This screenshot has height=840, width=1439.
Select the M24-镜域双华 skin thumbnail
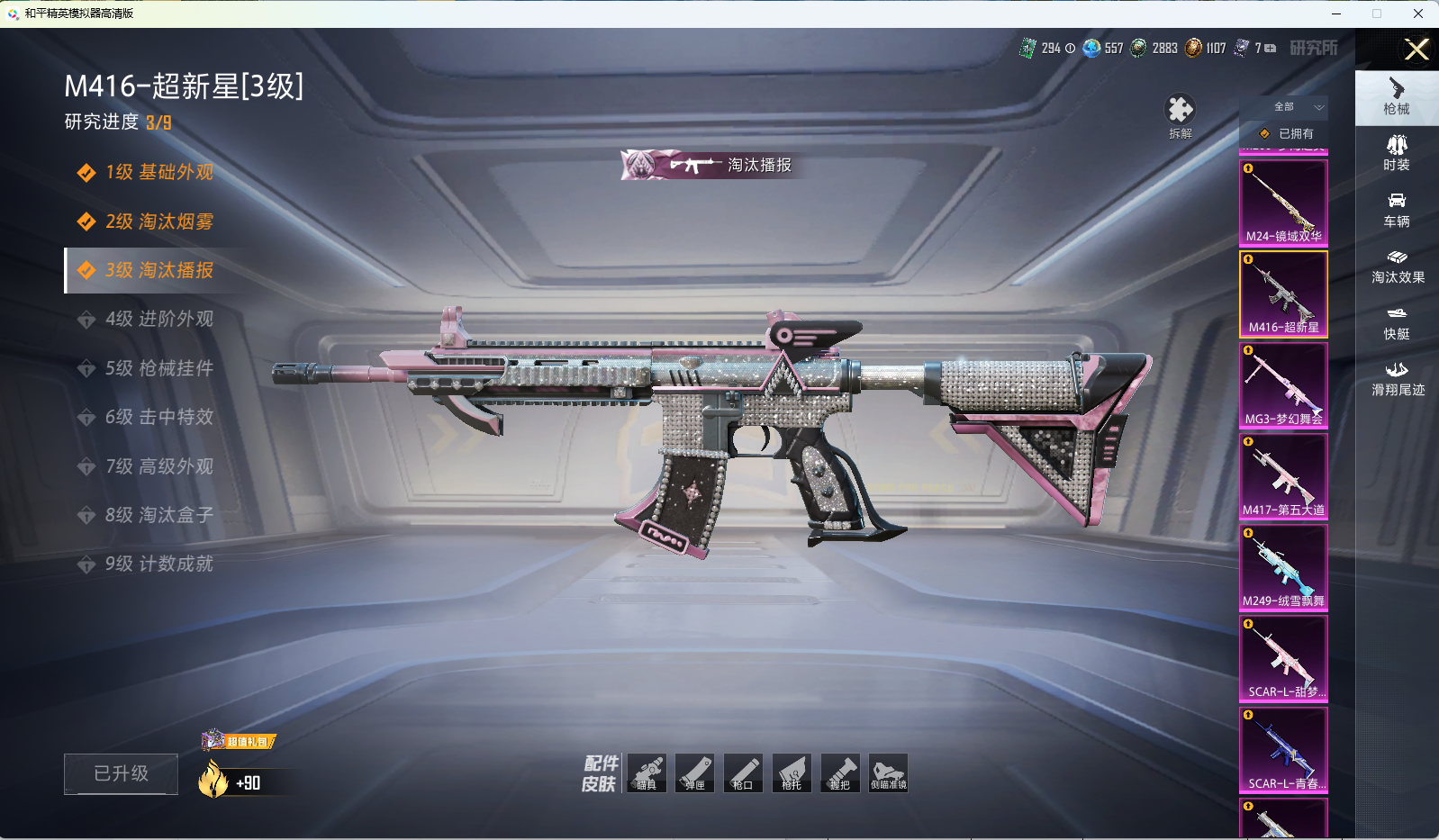(1283, 203)
